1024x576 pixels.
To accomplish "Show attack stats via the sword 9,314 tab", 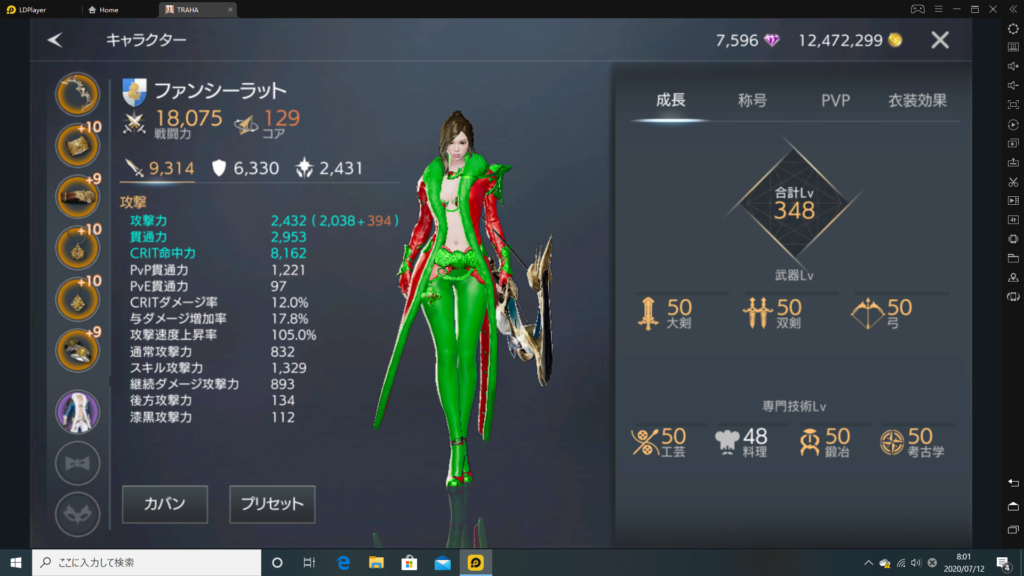I will pos(158,169).
